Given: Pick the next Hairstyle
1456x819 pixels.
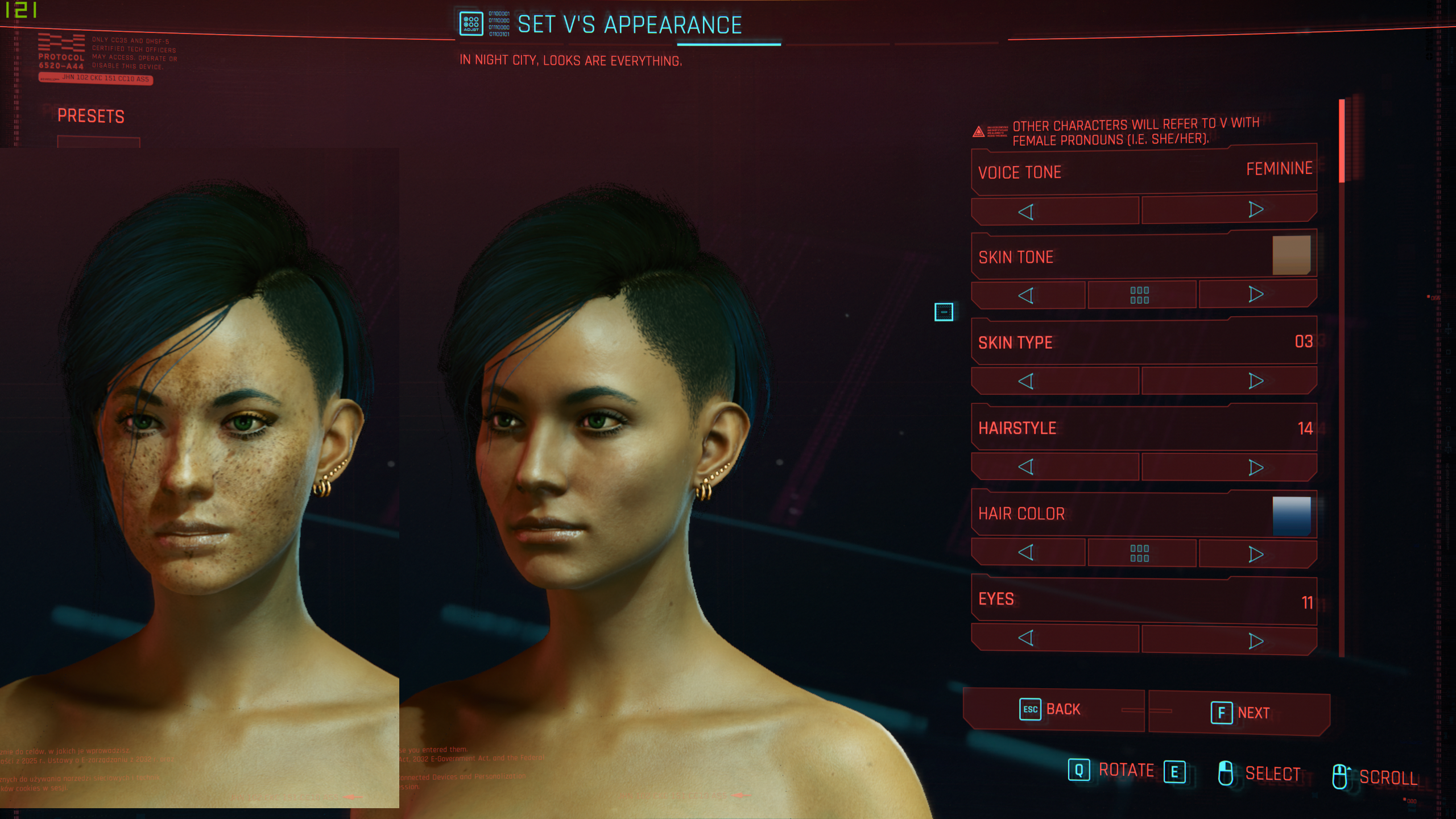Looking at the screenshot, I should 1256,468.
